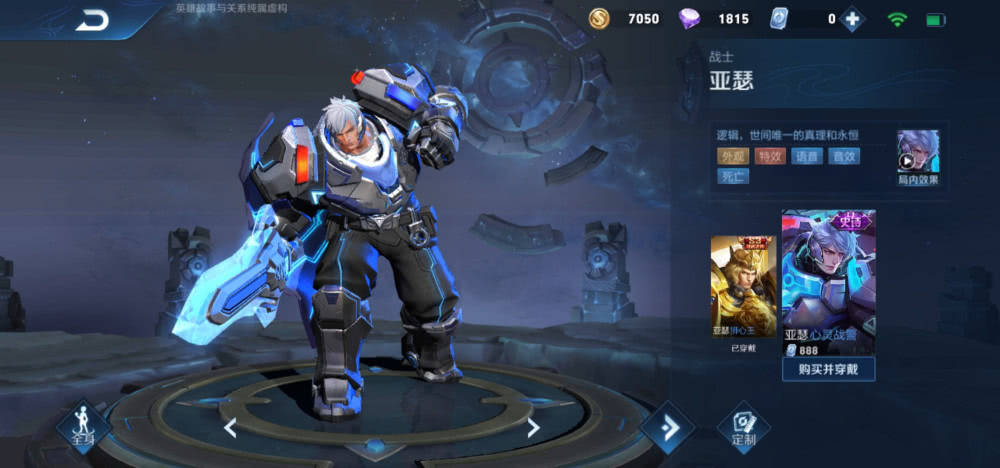The width and height of the screenshot is (1000, 468).
Task: Select the 特效 effects tag
Action: pyautogui.click(x=769, y=156)
